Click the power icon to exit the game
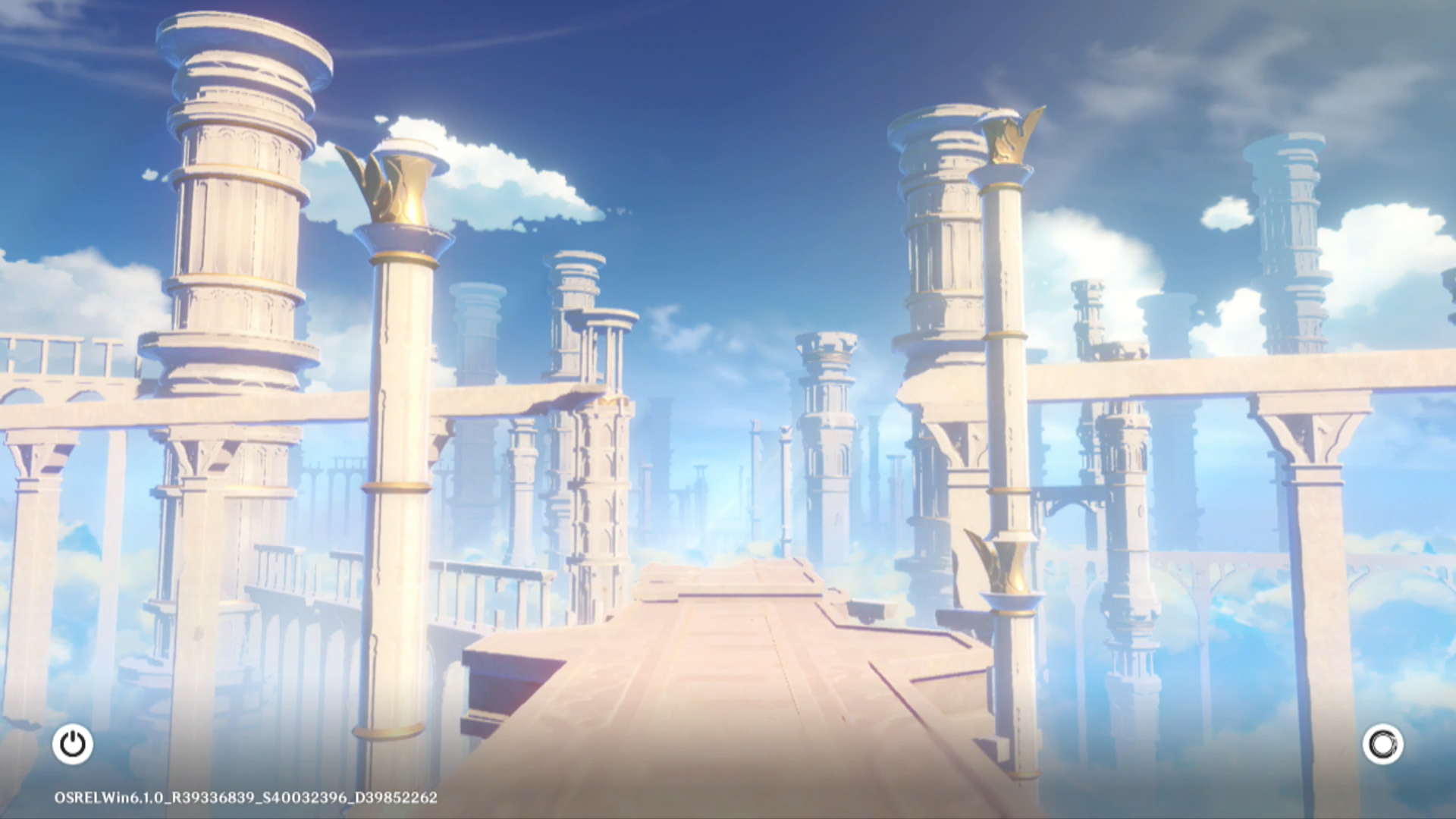The image size is (1456, 819). tap(73, 744)
